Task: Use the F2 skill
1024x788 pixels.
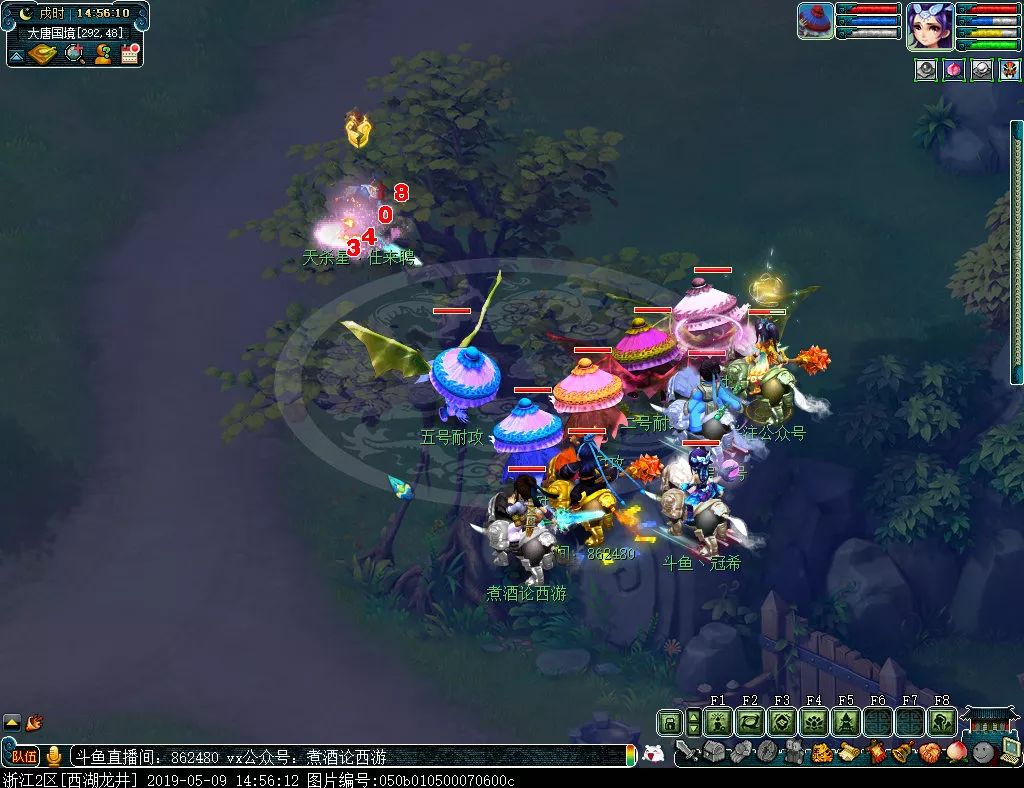Action: coord(750,722)
